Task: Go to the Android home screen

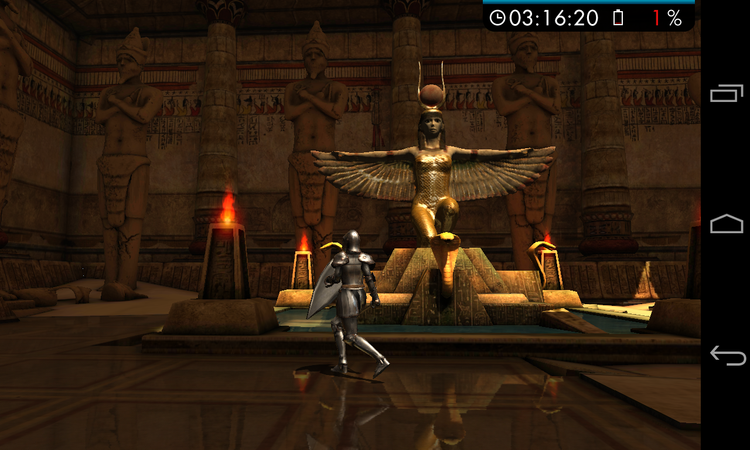Action: (726, 224)
